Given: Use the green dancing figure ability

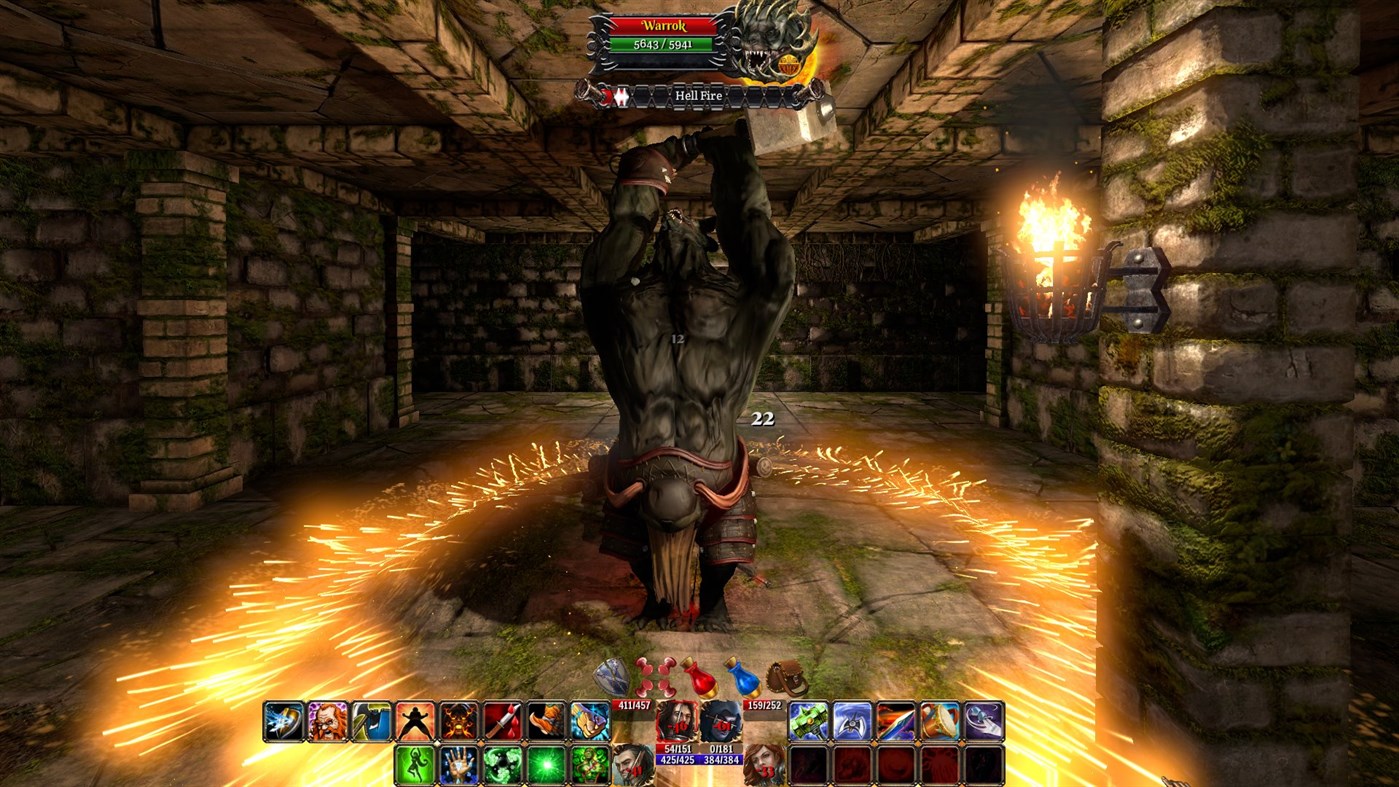Looking at the screenshot, I should click(414, 763).
